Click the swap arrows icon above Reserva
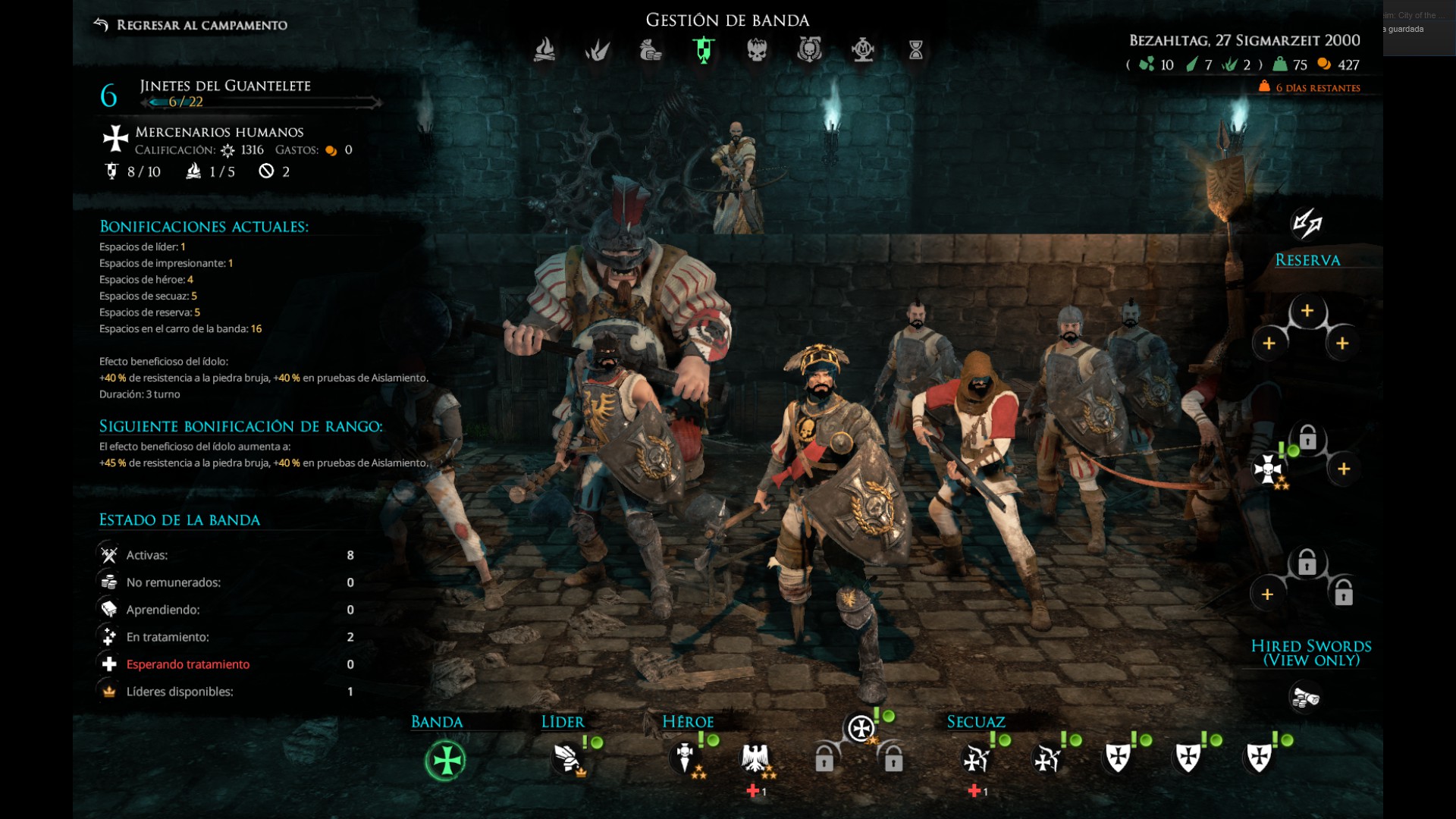This screenshot has height=819, width=1456. (x=1307, y=223)
